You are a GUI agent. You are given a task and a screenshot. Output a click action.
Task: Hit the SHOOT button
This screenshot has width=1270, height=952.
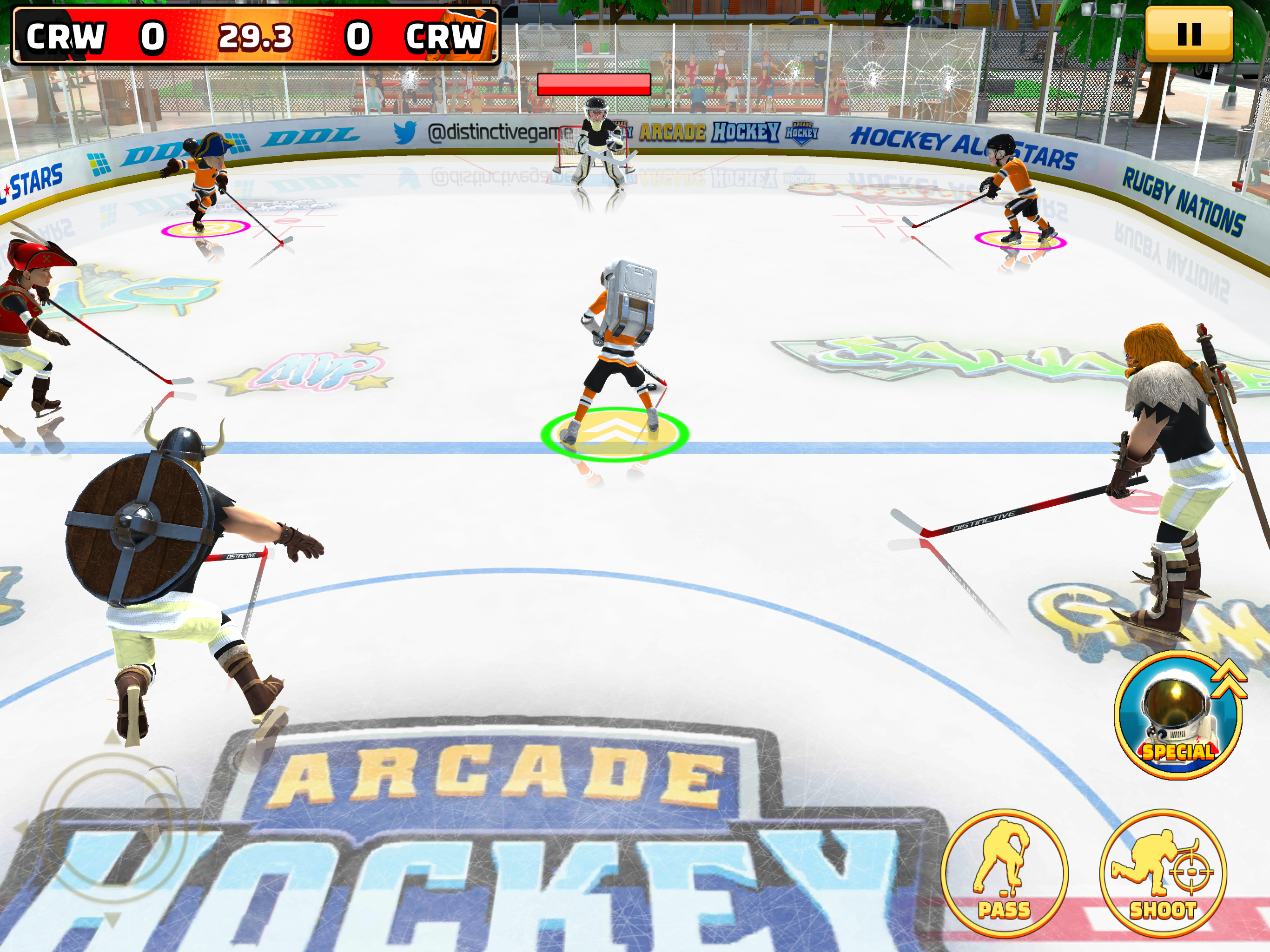[x=1163, y=873]
